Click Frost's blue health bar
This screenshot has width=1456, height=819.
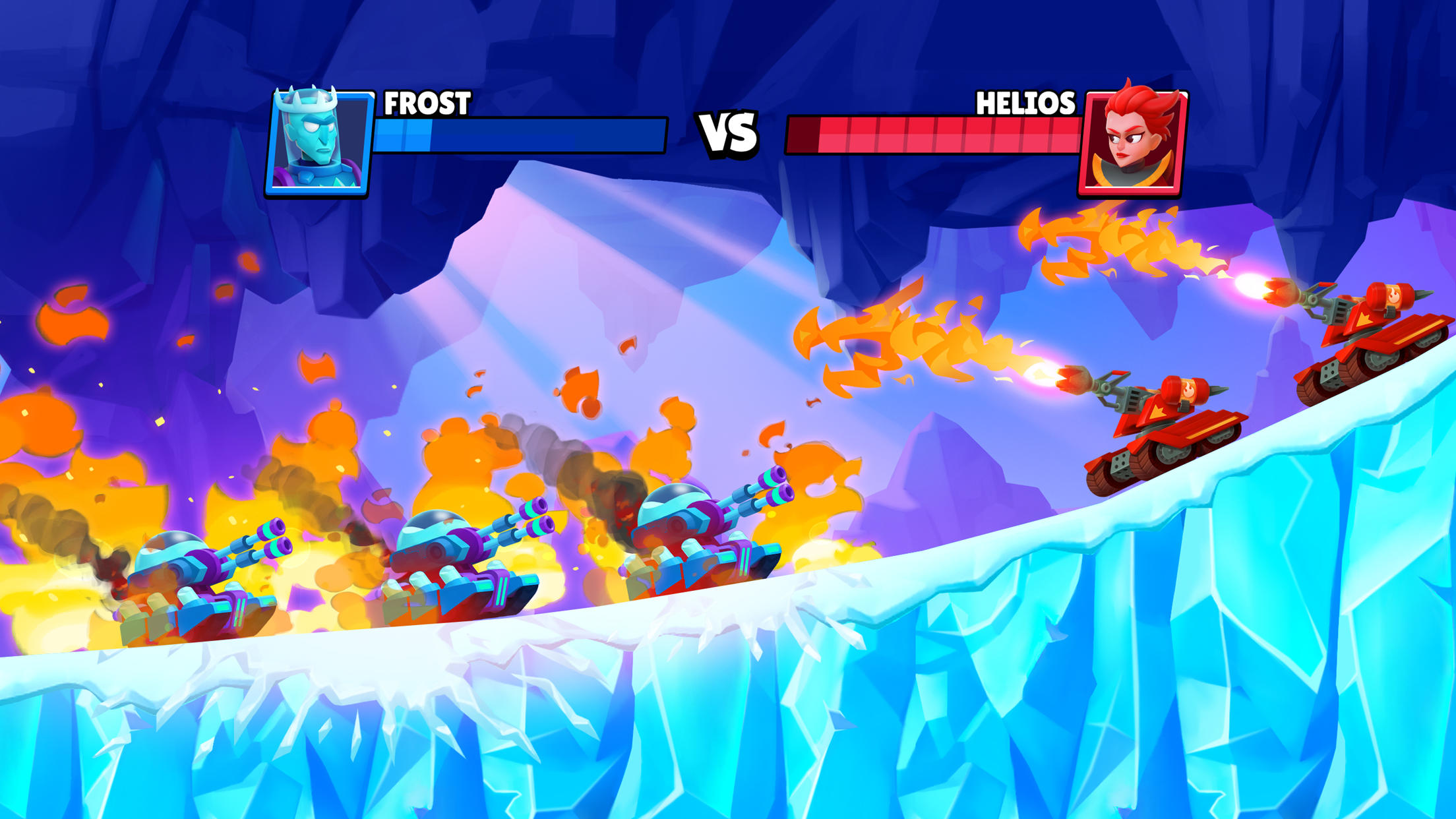[521, 135]
